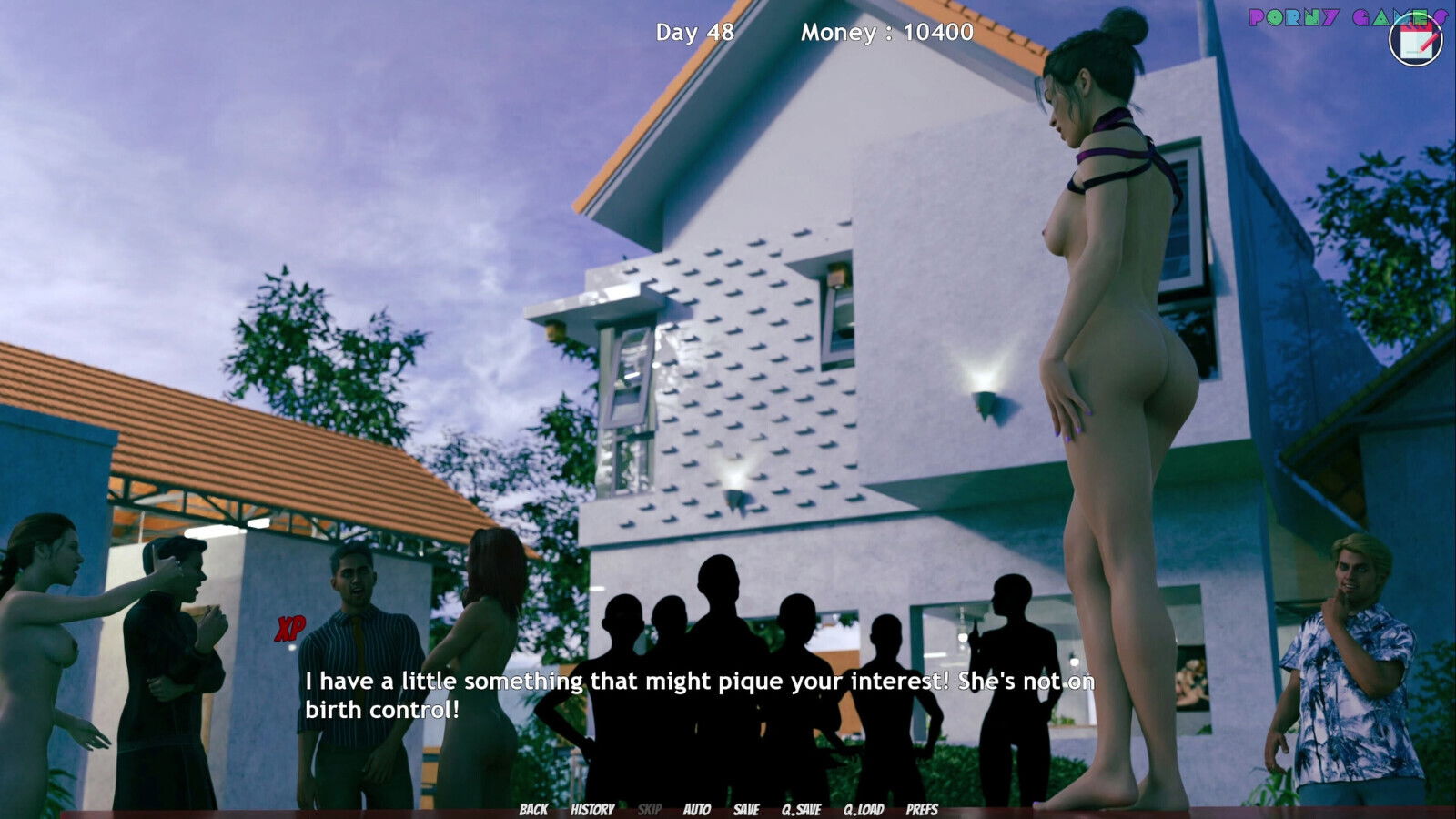The height and width of the screenshot is (819, 1456).
Task: Open the dialogue History log
Action: click(592, 809)
